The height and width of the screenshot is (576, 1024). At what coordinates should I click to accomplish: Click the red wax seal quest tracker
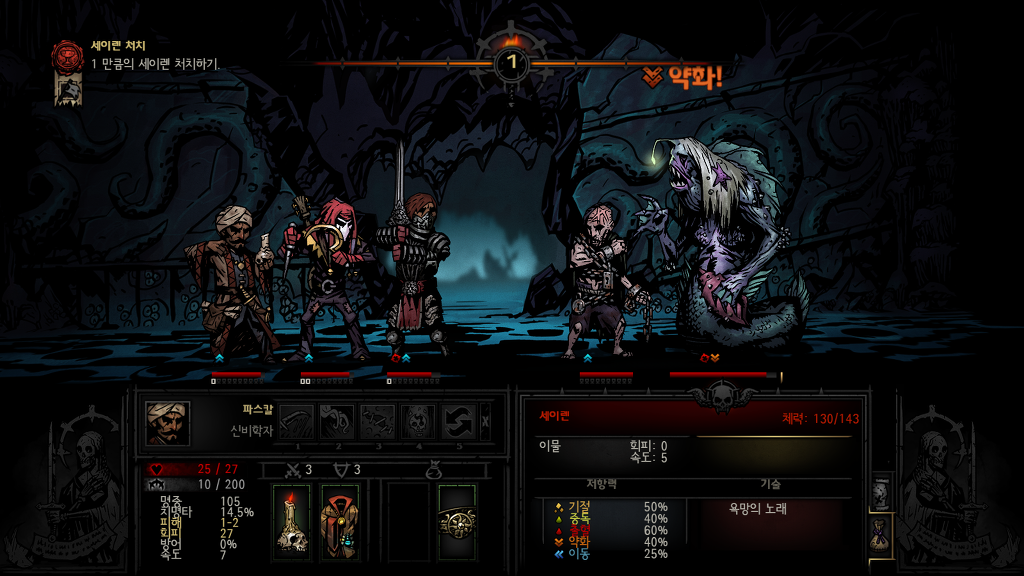coord(68,53)
